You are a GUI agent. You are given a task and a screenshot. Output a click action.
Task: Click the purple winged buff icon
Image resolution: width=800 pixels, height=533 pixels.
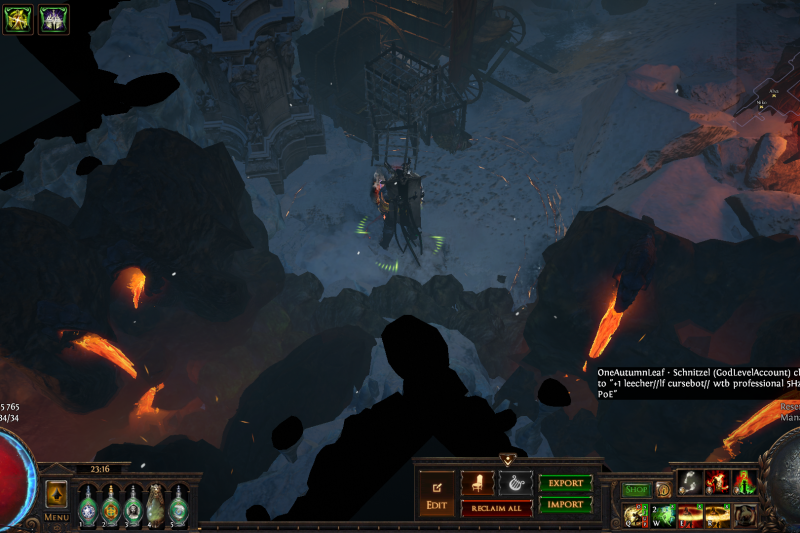point(53,19)
